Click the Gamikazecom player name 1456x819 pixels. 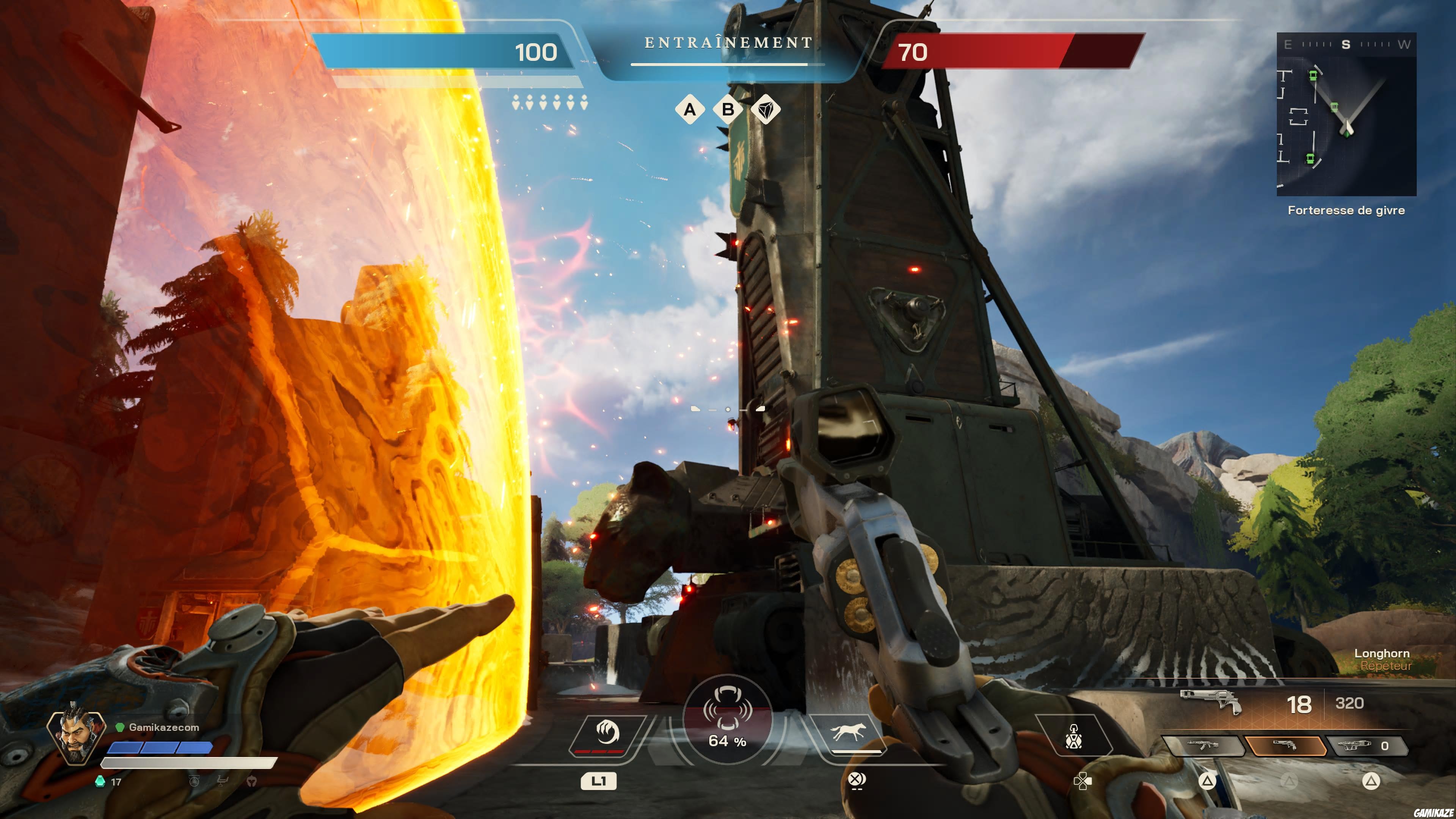(x=163, y=728)
